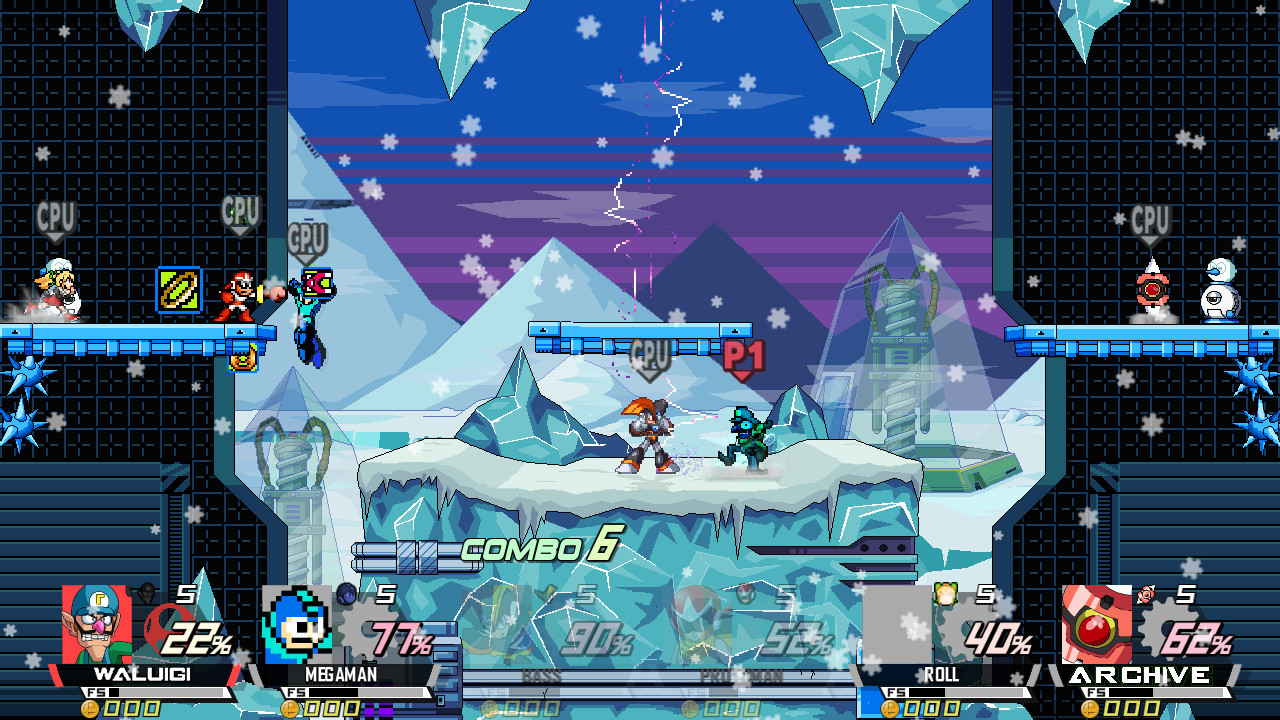Click the CPU marker above Waluigi

pyautogui.click(x=57, y=213)
